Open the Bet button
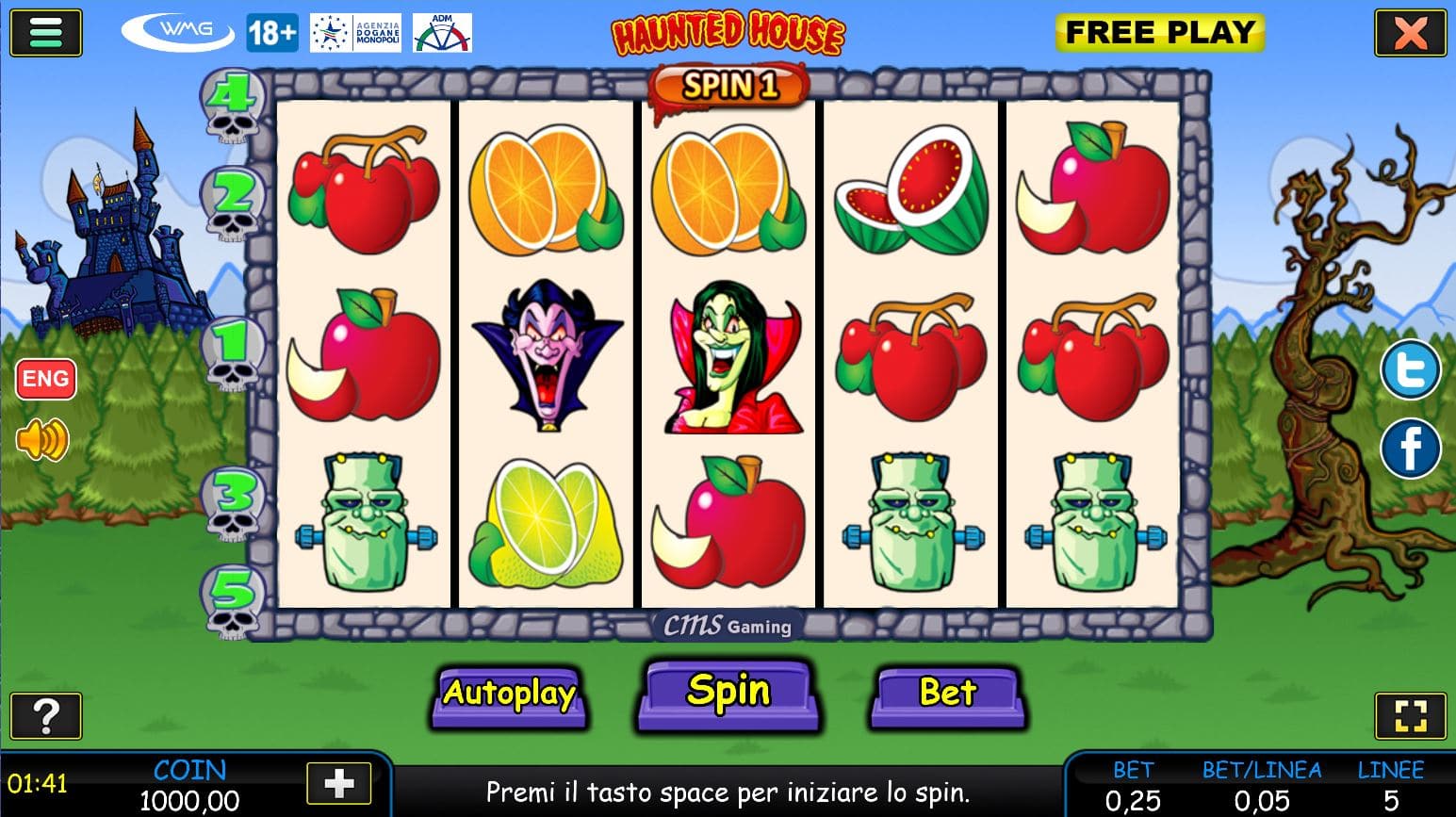The image size is (1456, 817). click(x=947, y=695)
